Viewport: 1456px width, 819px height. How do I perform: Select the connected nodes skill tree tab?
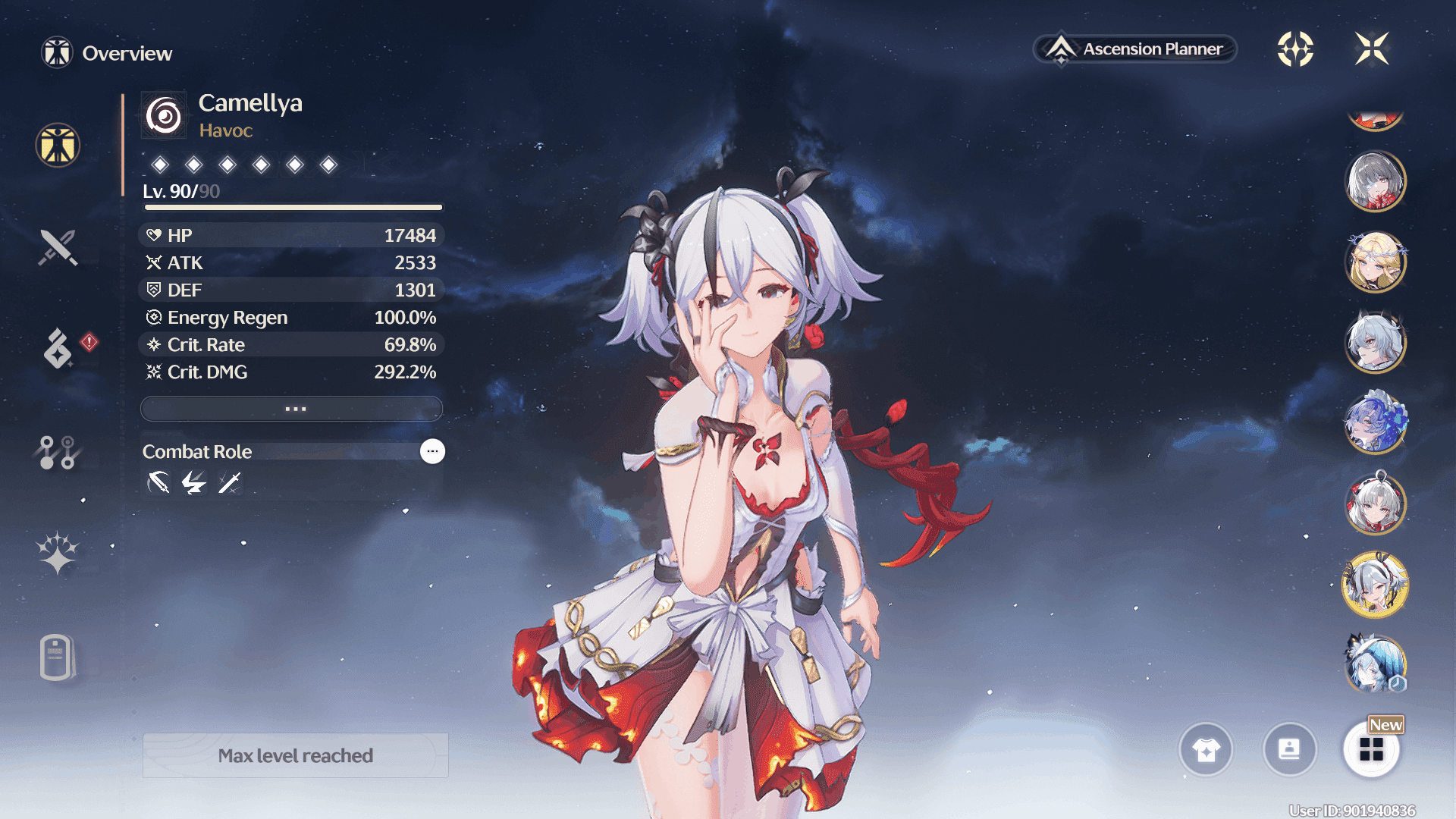[58, 452]
